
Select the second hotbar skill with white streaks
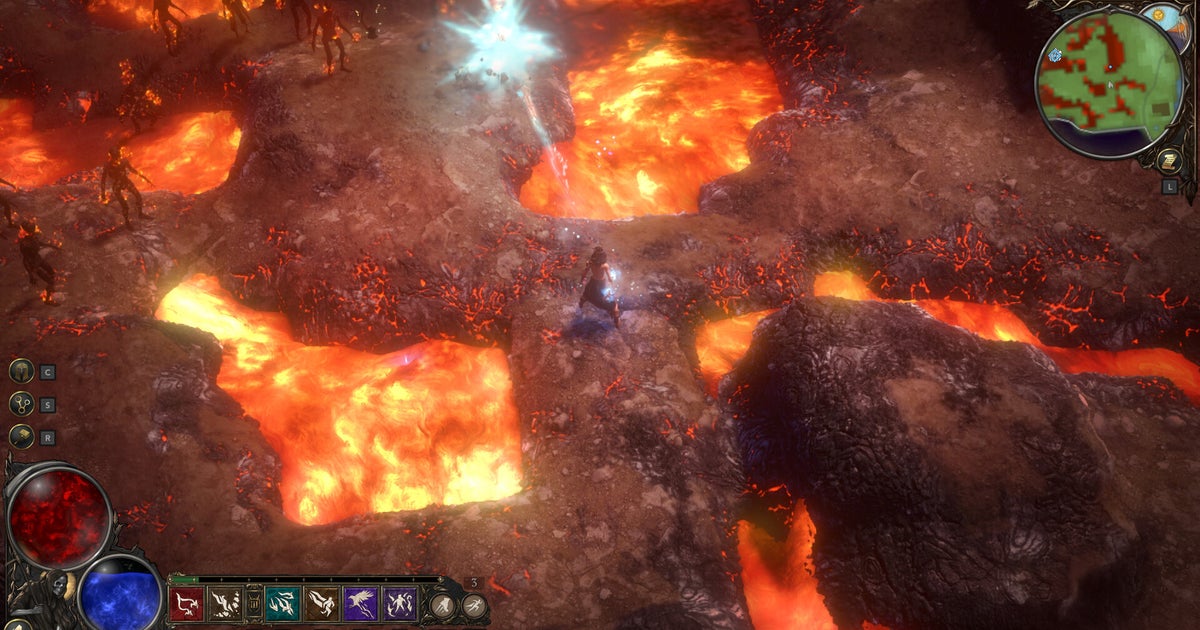pyautogui.click(x=225, y=604)
